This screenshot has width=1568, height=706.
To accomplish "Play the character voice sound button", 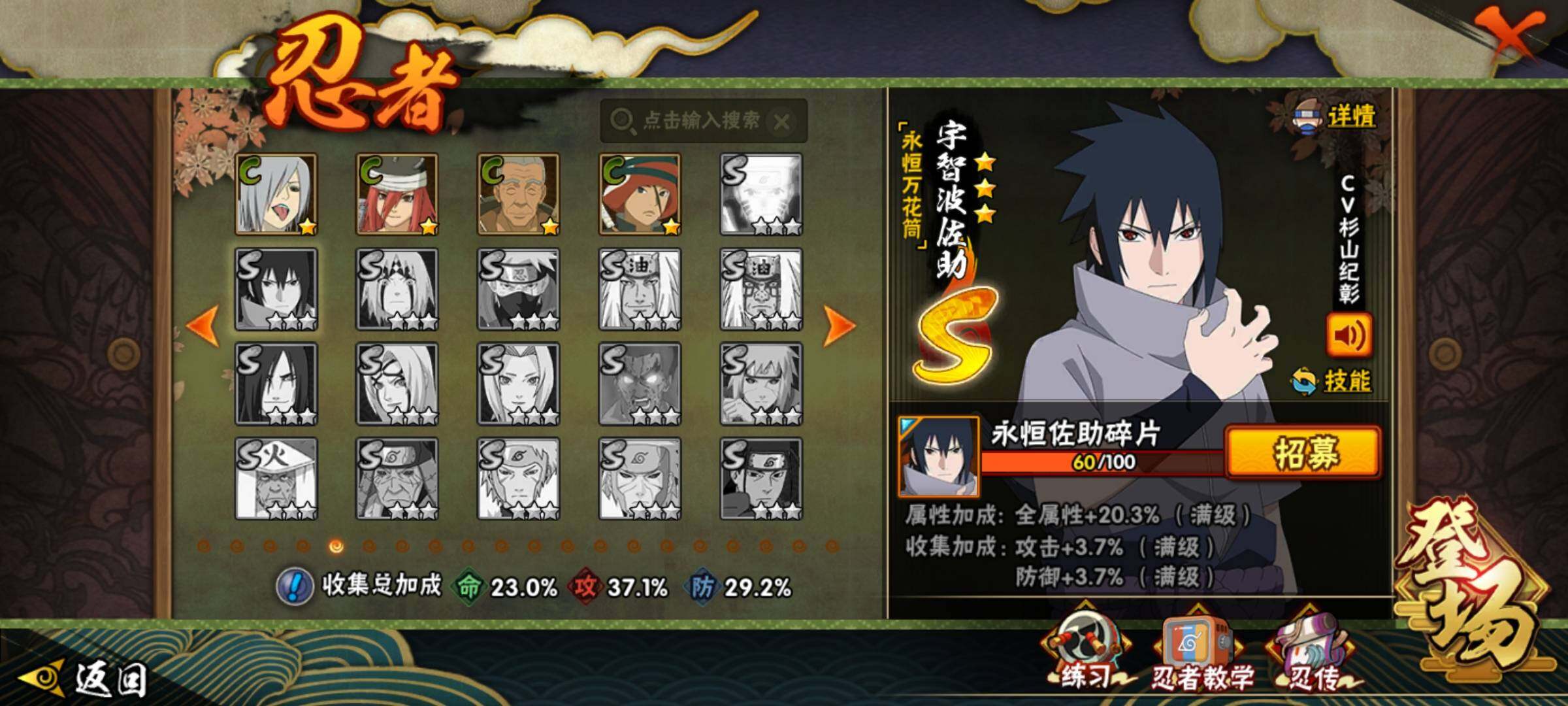I will click(1349, 335).
